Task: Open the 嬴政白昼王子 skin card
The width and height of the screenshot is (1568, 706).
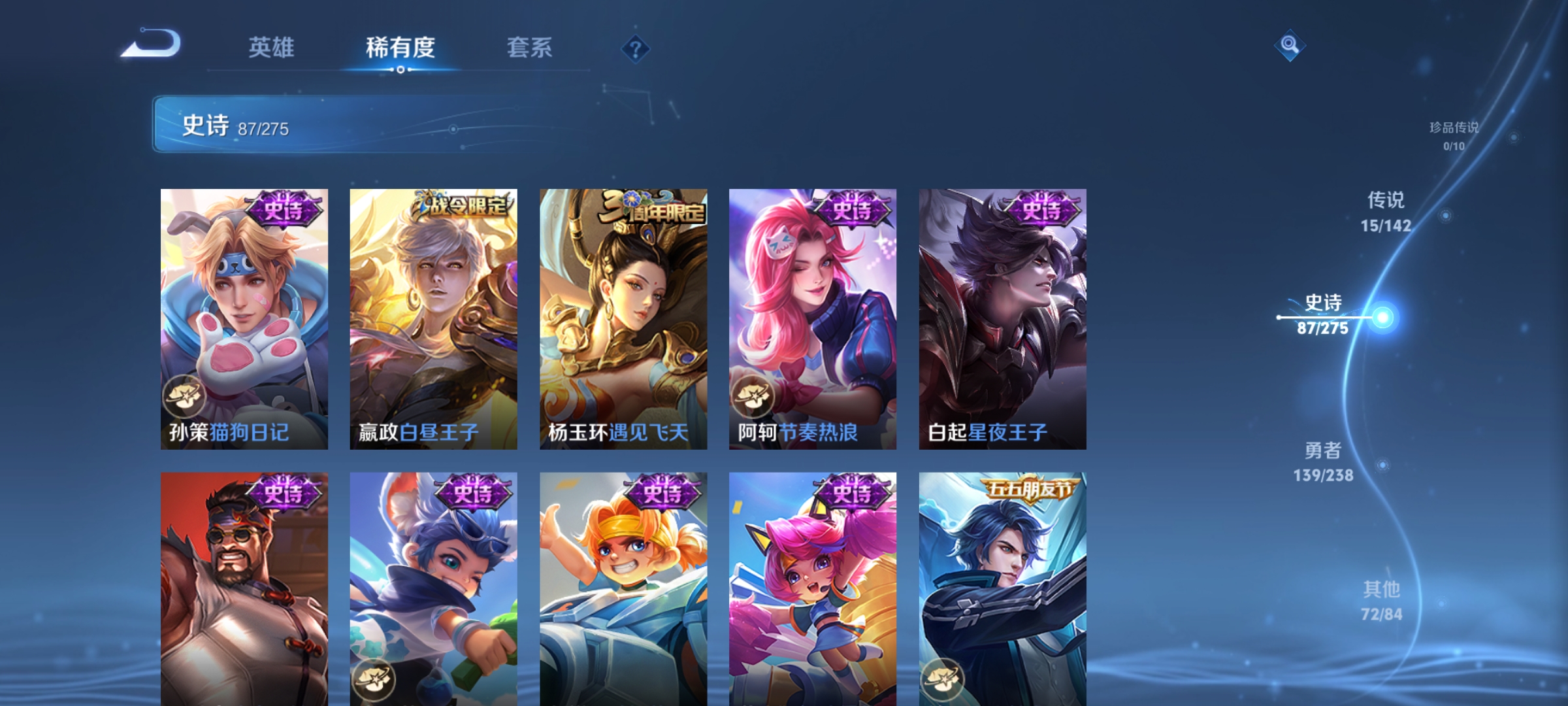Action: 433,314
